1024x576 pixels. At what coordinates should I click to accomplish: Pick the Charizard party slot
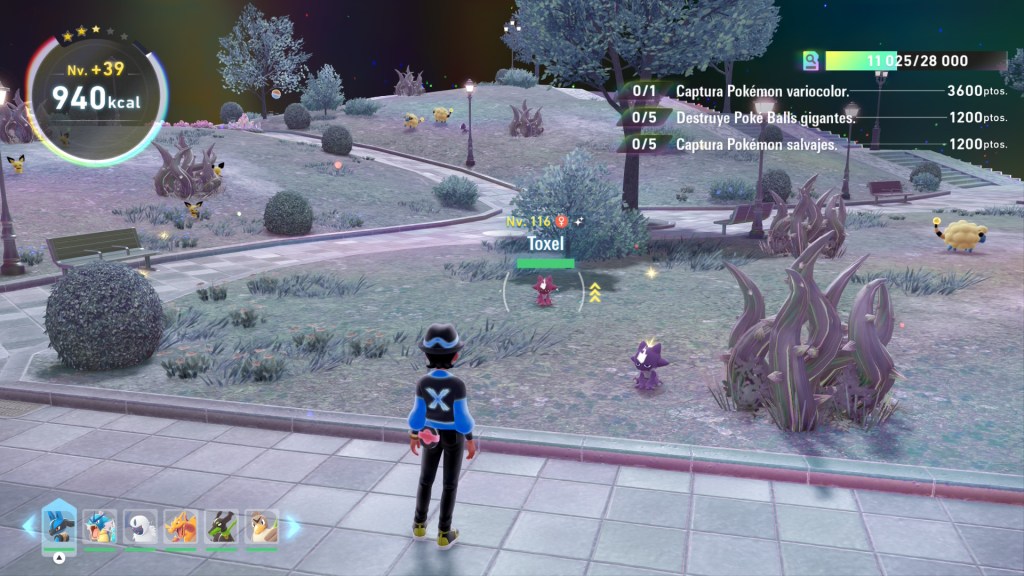(181, 526)
